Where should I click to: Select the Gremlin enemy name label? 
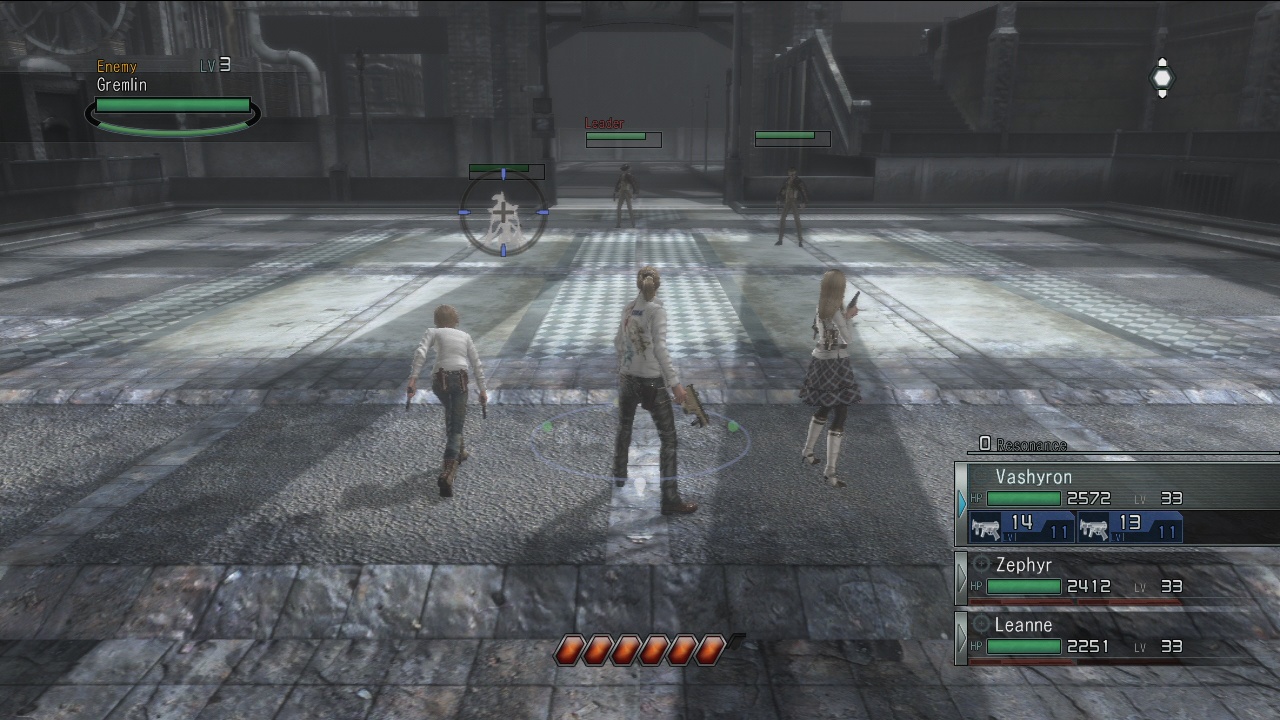pyautogui.click(x=121, y=86)
